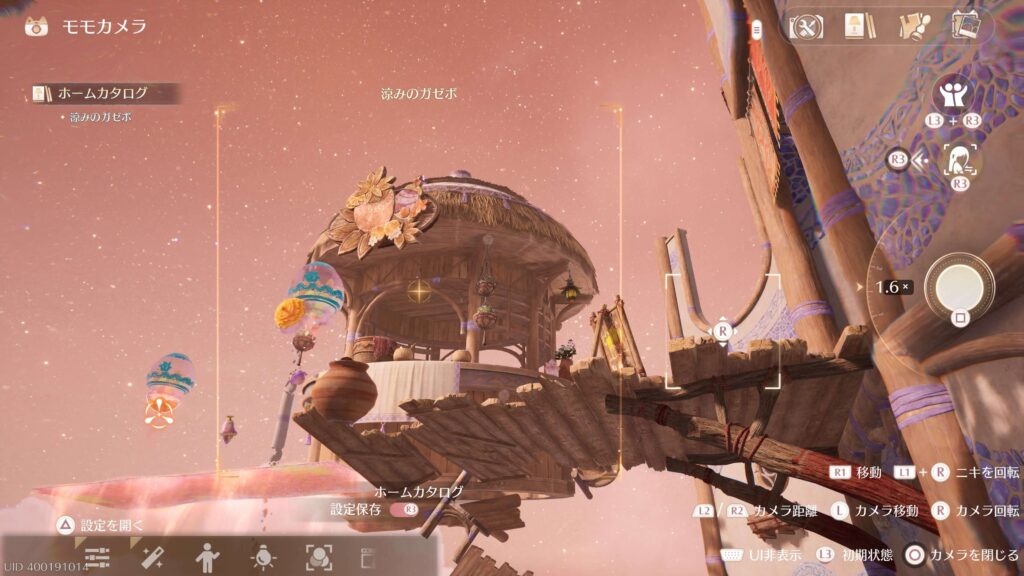Open the photo album icon
The image size is (1024, 576).
click(x=965, y=27)
